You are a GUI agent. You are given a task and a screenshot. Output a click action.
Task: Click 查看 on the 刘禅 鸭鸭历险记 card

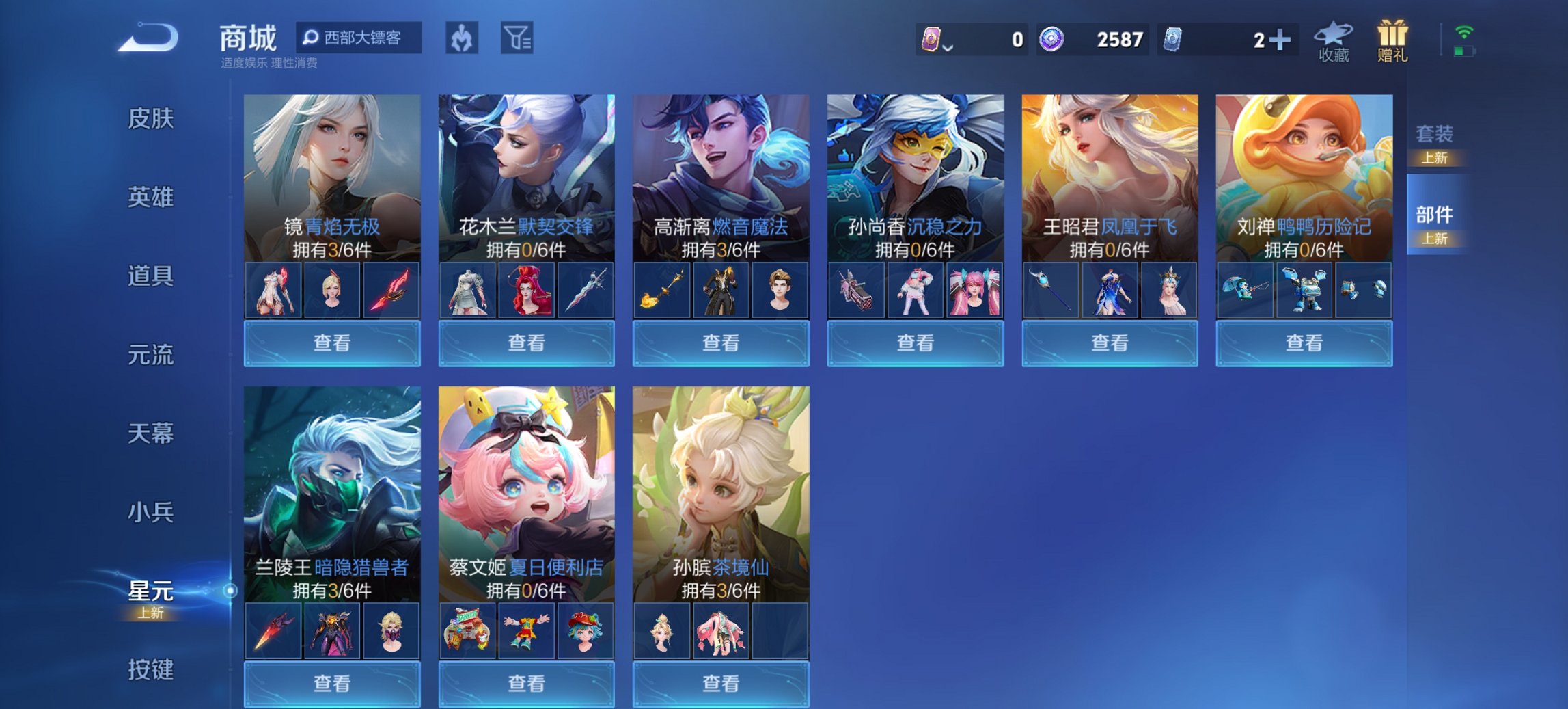[x=1304, y=344]
